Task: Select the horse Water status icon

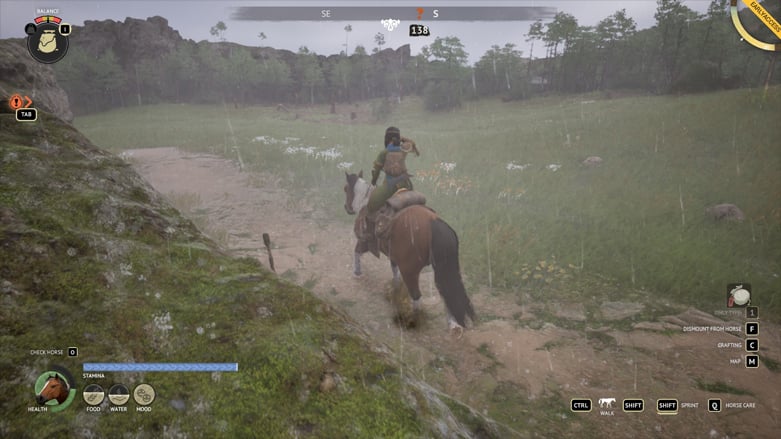Action: coord(119,394)
